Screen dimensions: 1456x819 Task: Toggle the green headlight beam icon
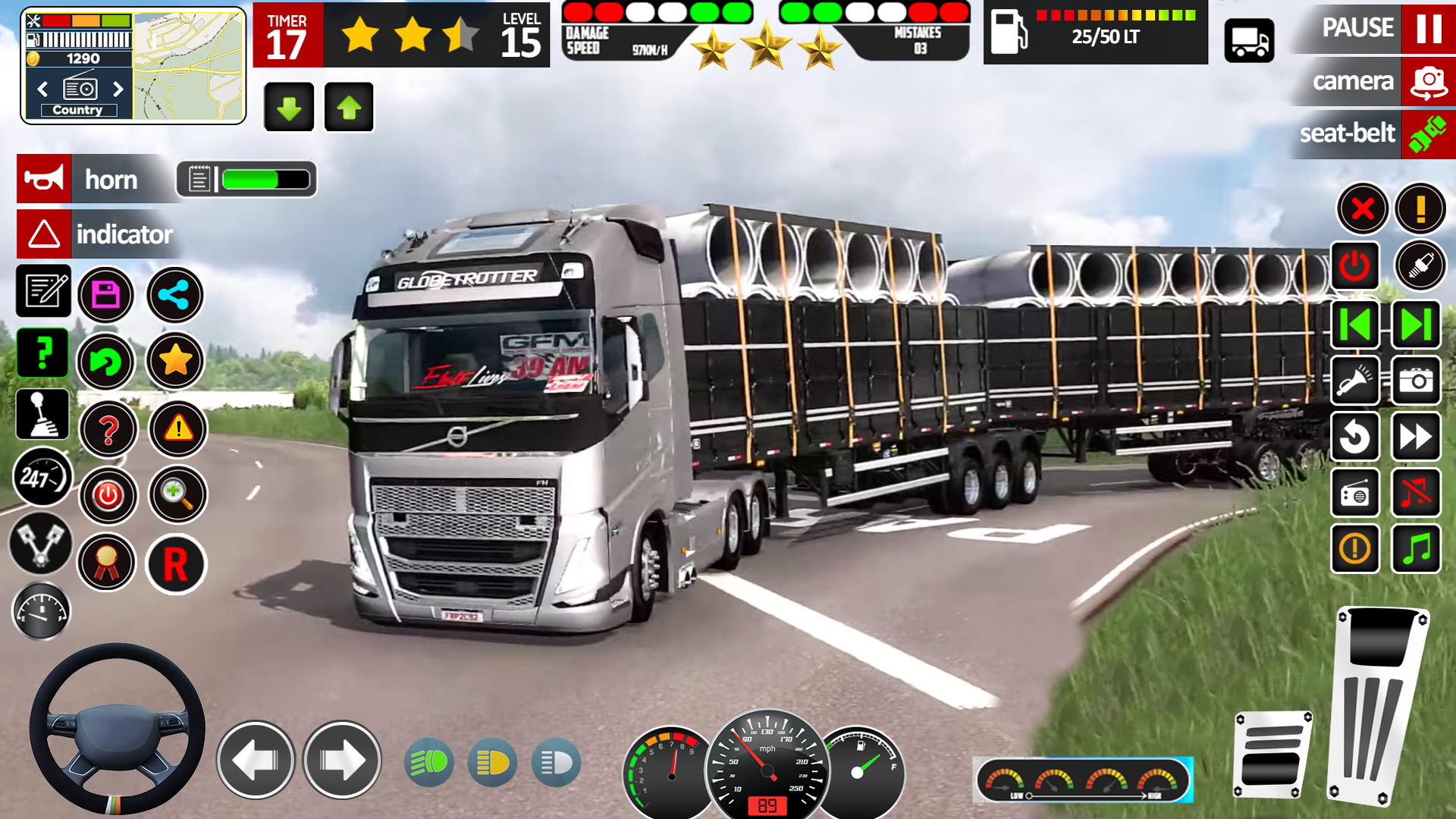point(429,762)
